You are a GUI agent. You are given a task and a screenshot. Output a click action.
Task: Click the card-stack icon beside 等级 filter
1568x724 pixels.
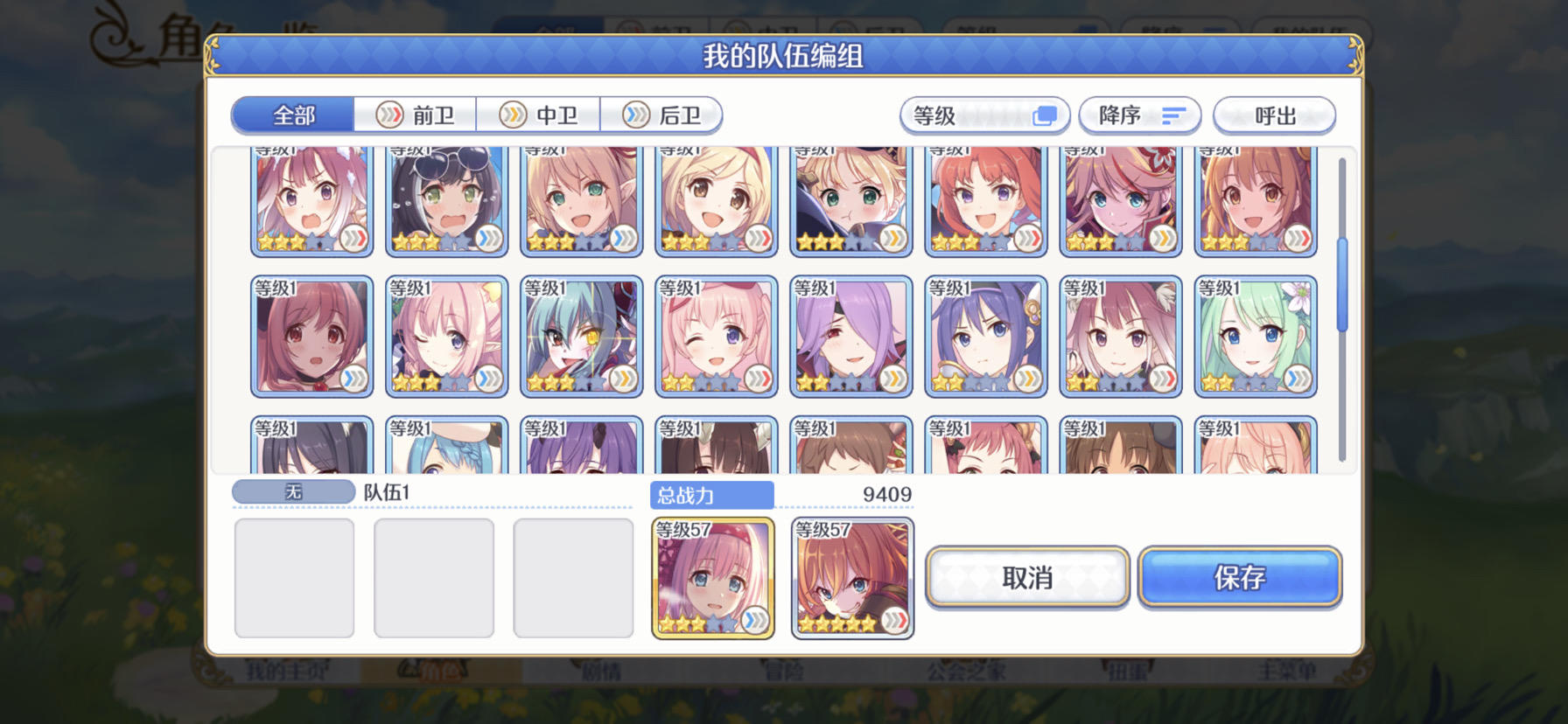tap(1043, 114)
